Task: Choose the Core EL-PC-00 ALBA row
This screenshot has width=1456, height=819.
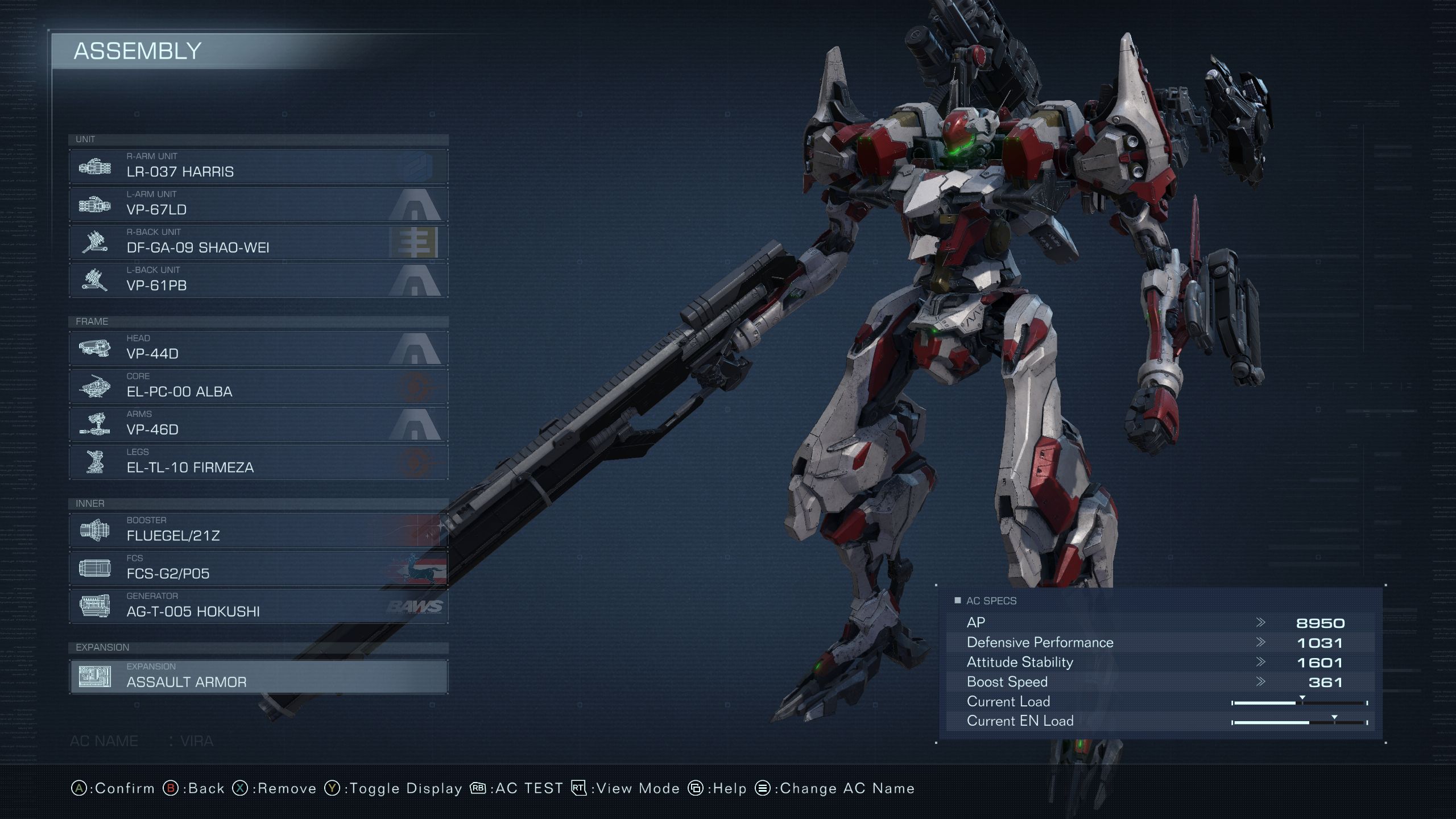Action: [x=258, y=386]
